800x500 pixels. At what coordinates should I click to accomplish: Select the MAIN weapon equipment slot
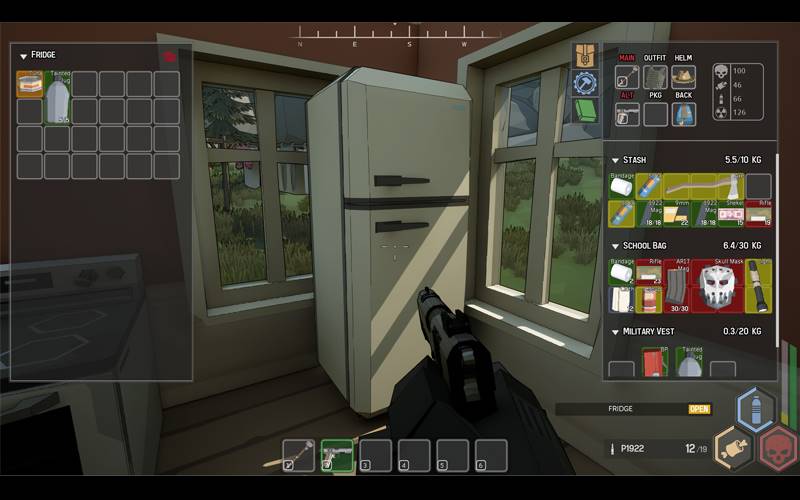[x=627, y=78]
